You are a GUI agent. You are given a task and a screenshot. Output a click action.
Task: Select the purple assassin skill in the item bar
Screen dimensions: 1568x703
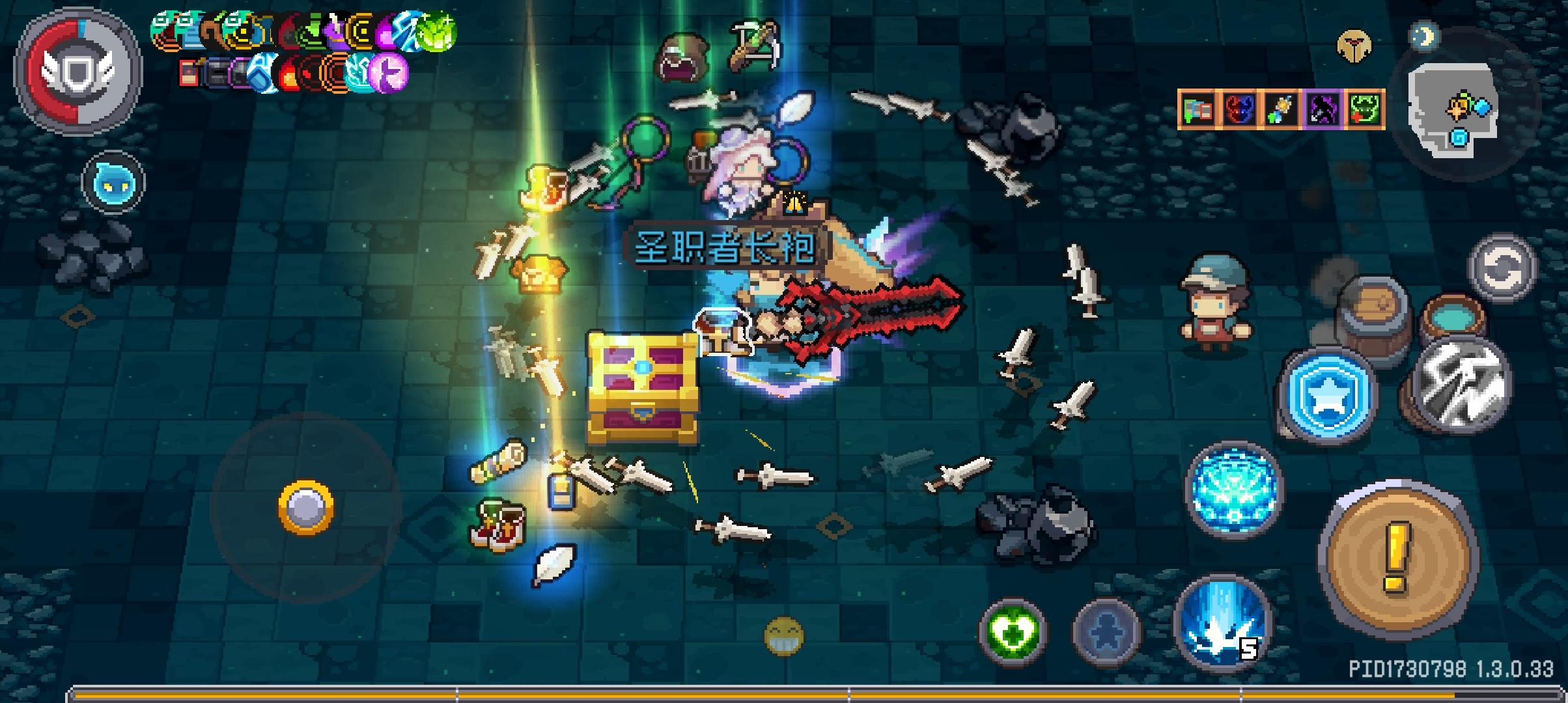tap(1323, 111)
